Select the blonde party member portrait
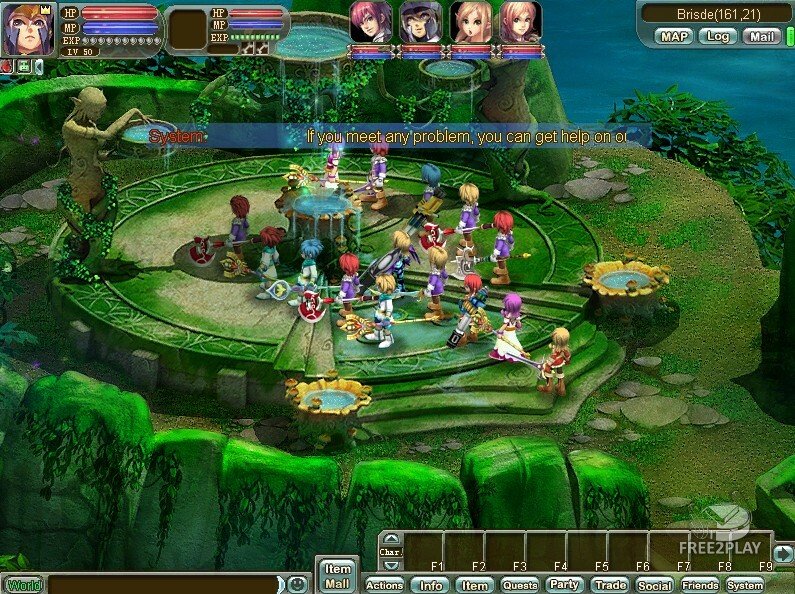 [x=470, y=22]
